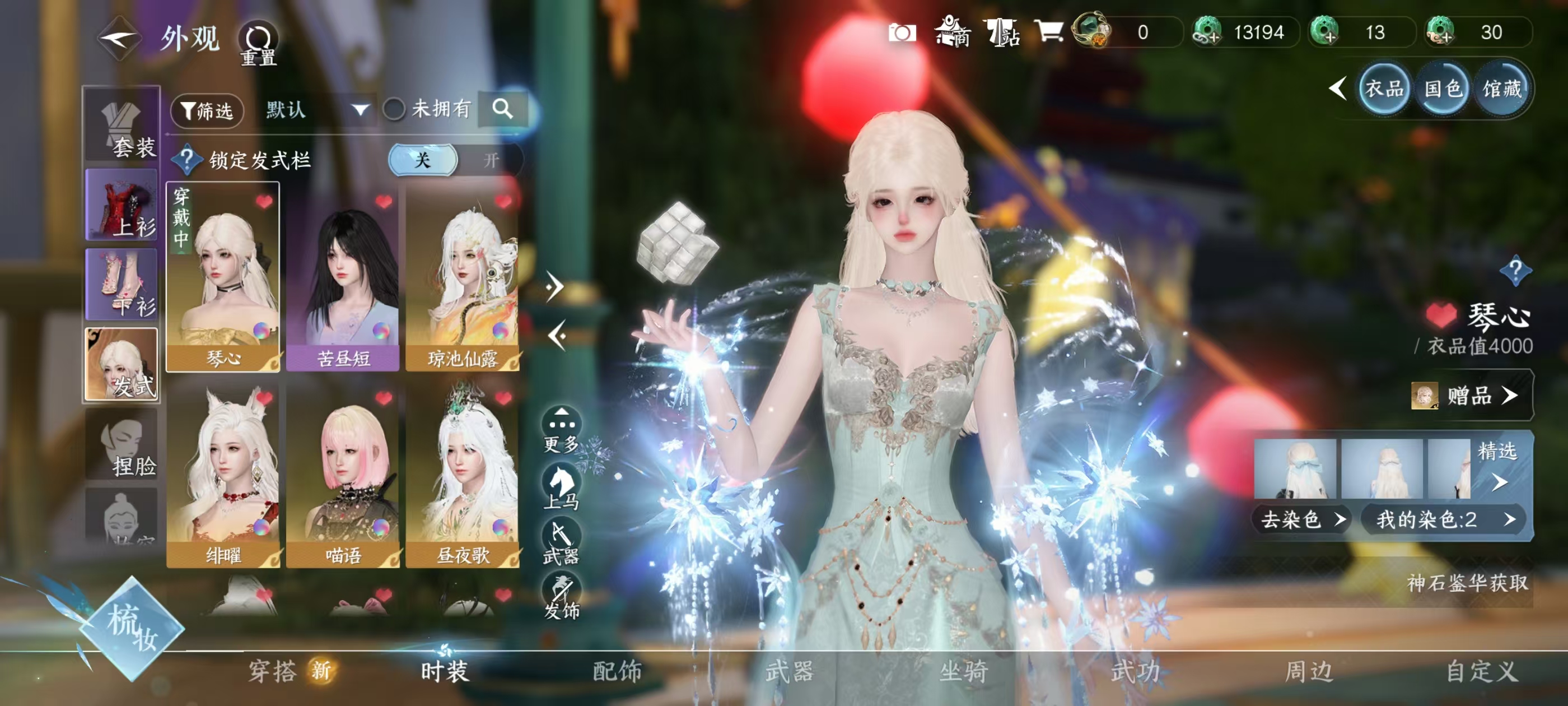Open hairstyle search with the magnifier icon
Screen dimensions: 1568x706
[502, 109]
